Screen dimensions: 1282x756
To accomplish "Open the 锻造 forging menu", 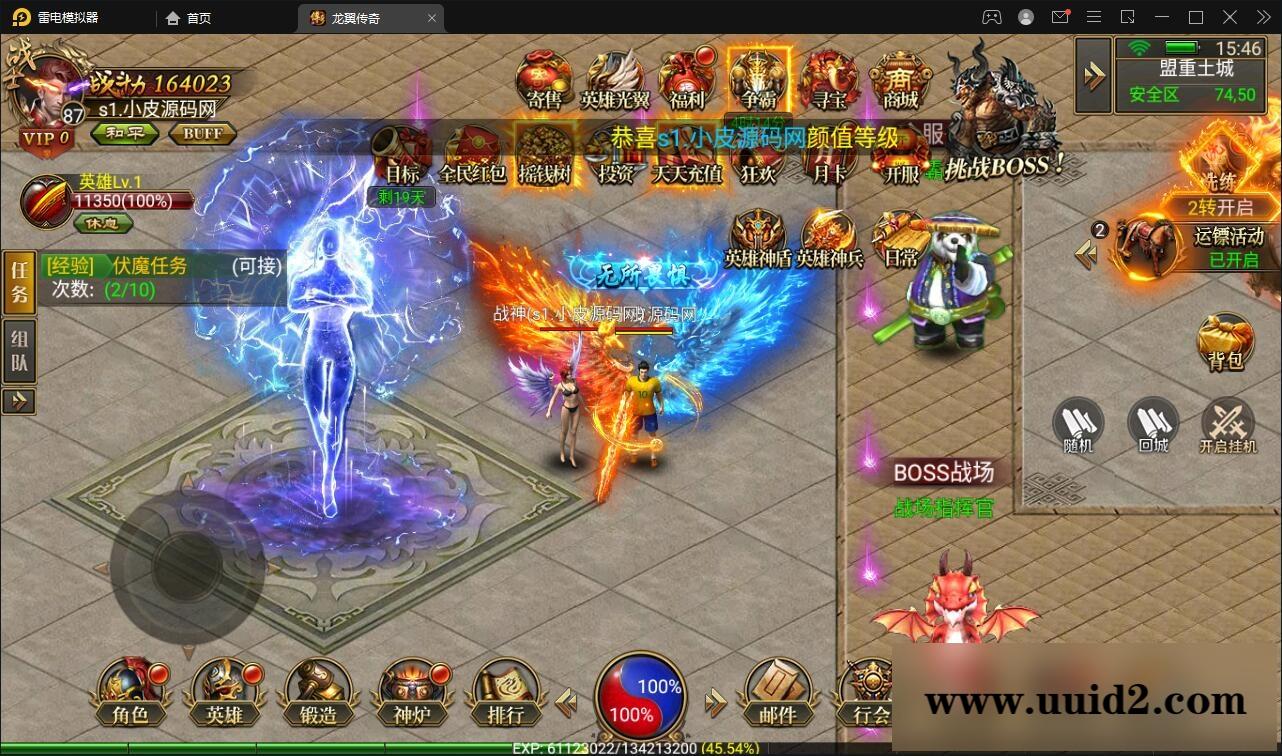I will click(x=318, y=692).
